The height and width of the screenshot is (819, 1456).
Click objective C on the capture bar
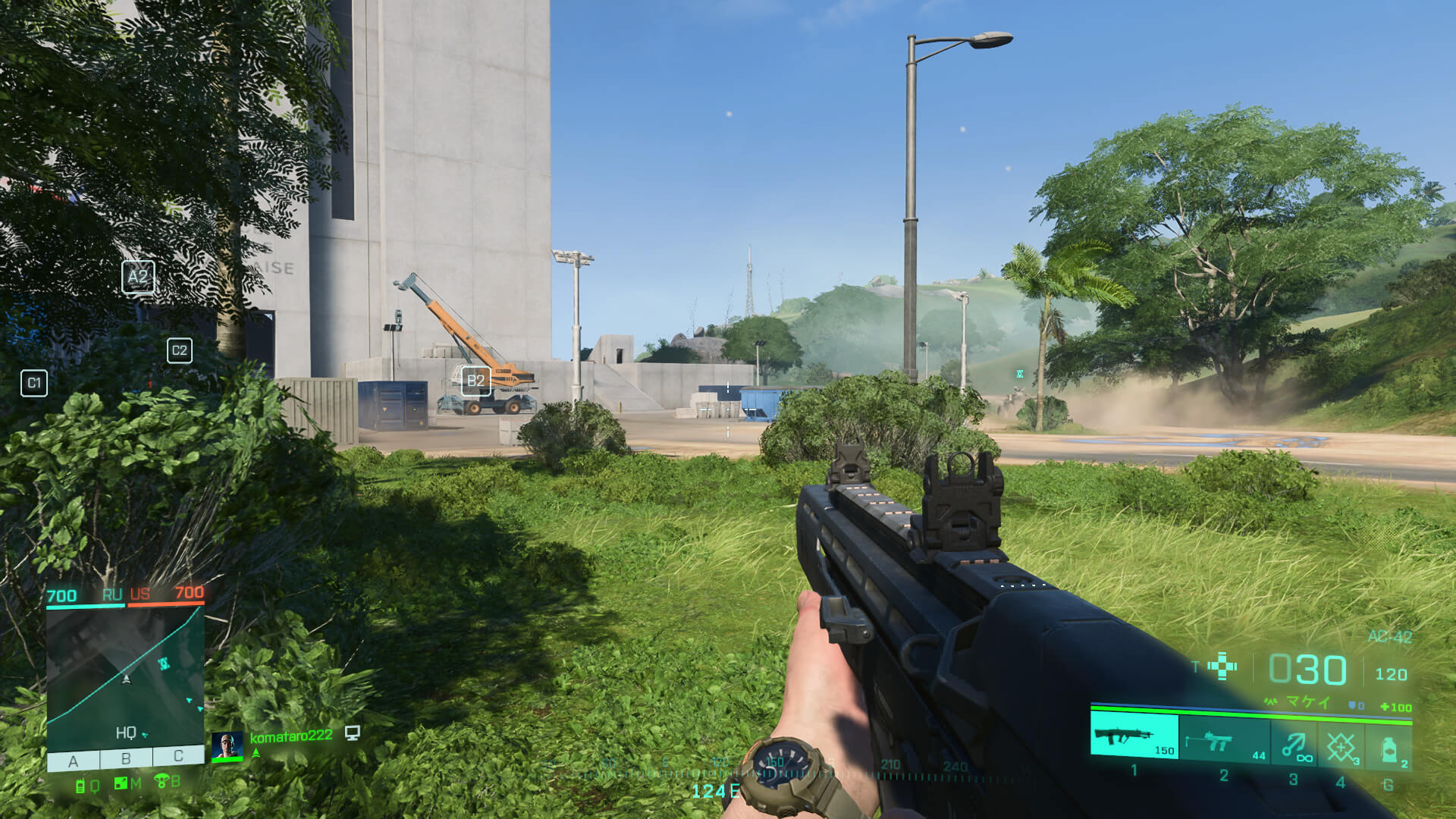178,755
